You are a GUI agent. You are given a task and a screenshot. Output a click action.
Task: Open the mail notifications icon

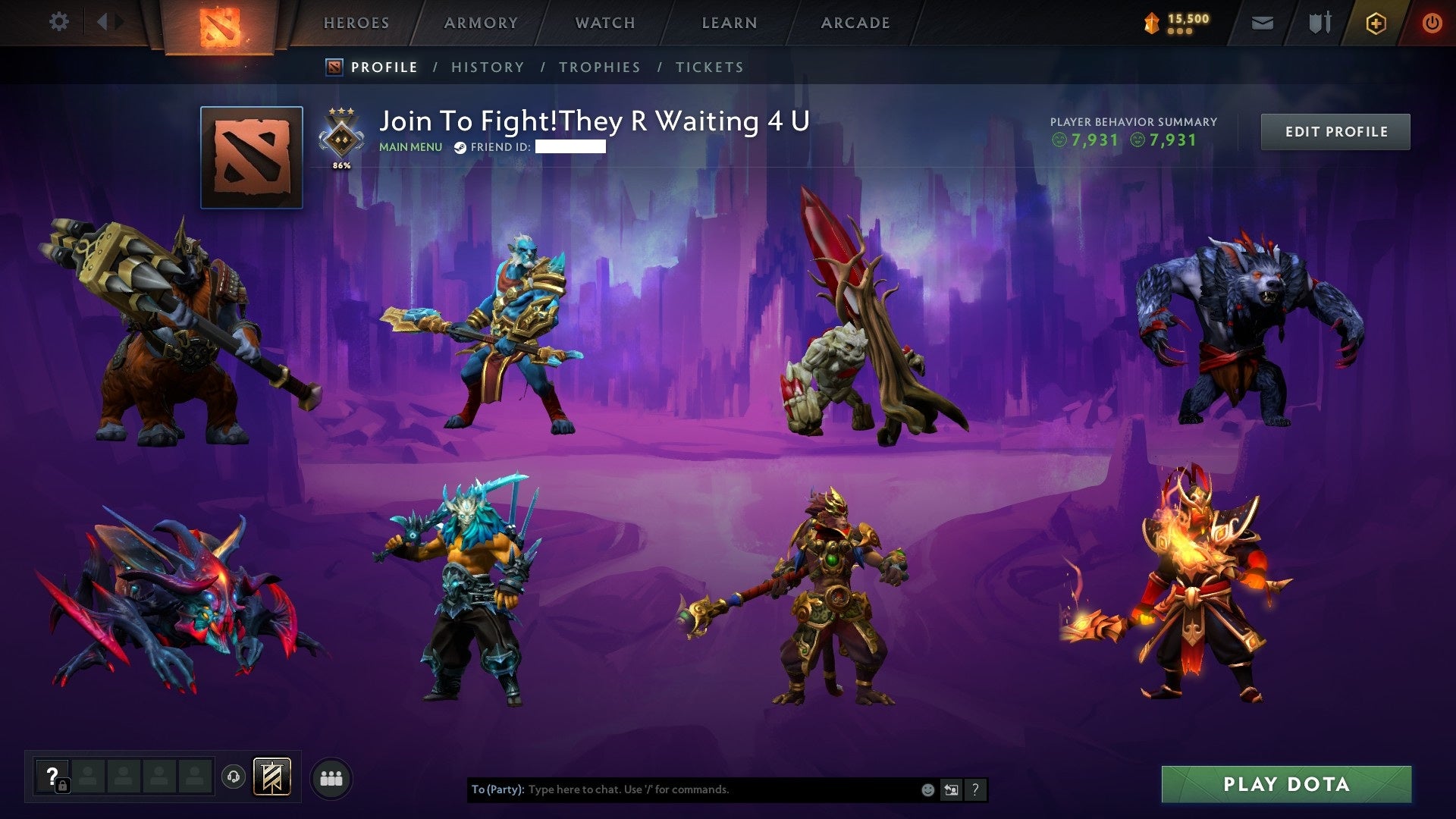coord(1263,23)
